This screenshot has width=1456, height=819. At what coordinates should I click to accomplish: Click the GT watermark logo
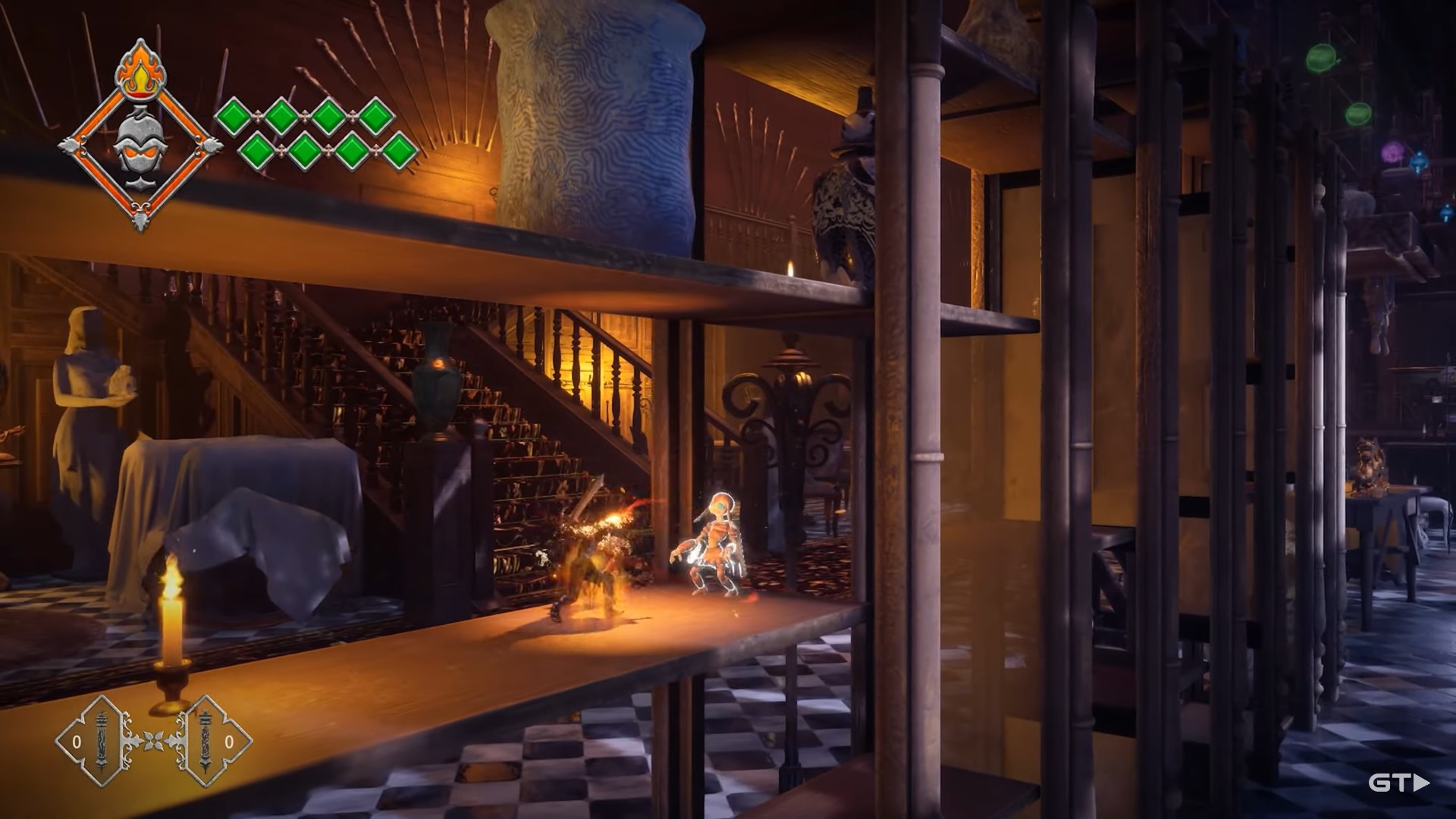[x=1398, y=783]
